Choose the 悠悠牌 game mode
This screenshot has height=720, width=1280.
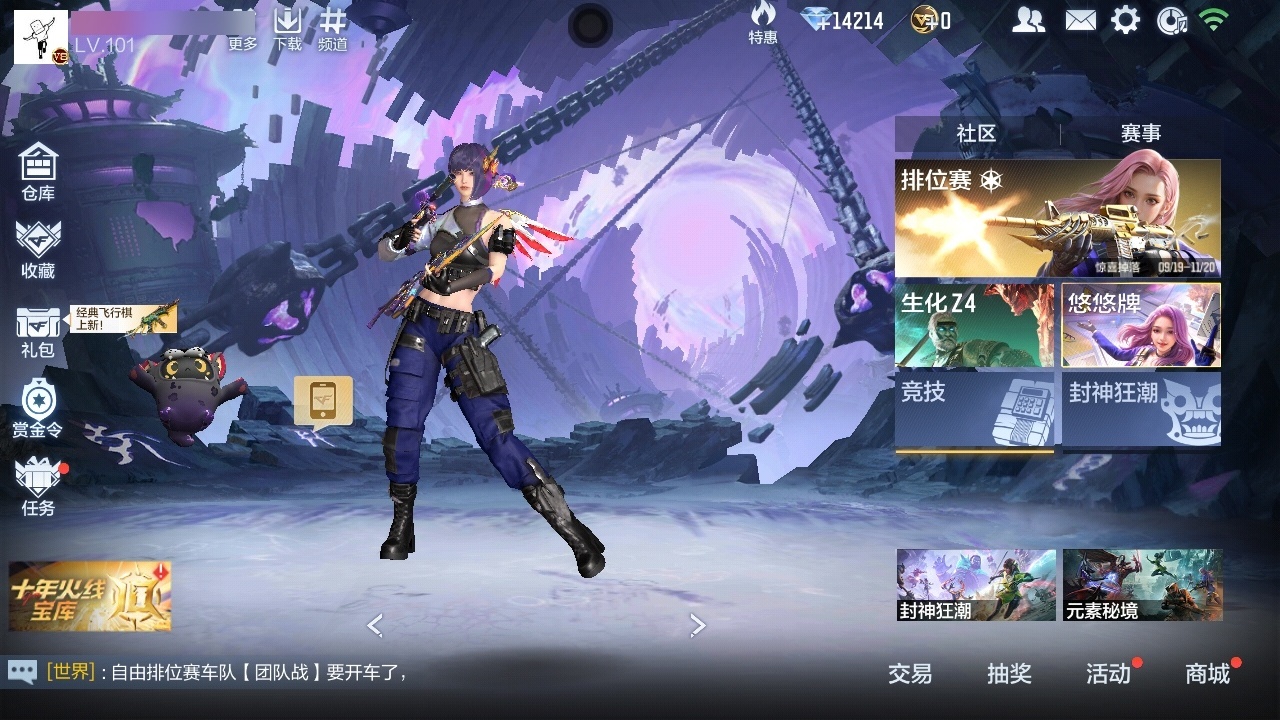(x=1141, y=326)
